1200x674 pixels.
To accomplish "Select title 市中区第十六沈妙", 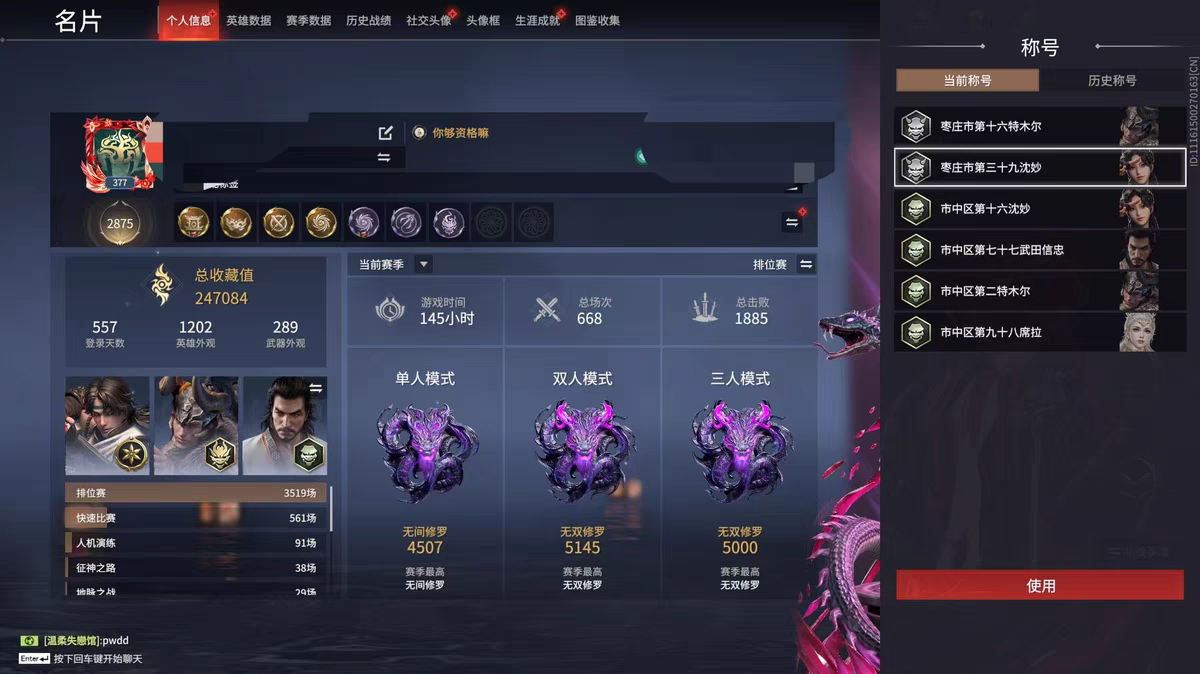I will pos(1040,209).
